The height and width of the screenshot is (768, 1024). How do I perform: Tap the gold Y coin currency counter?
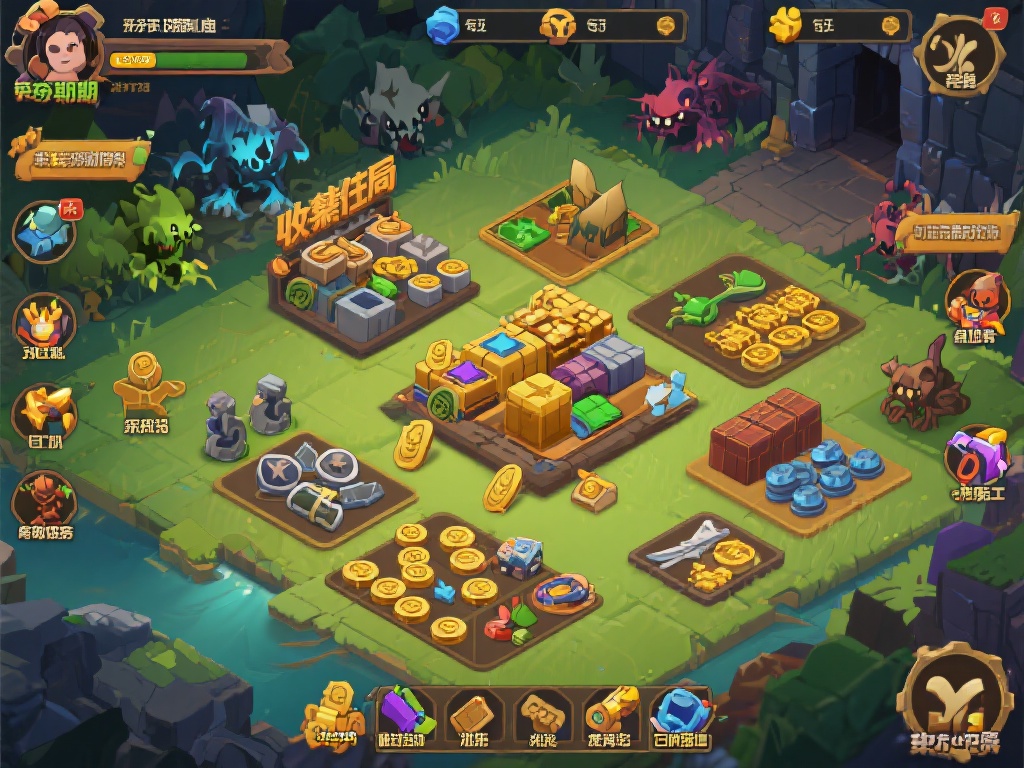click(x=590, y=26)
